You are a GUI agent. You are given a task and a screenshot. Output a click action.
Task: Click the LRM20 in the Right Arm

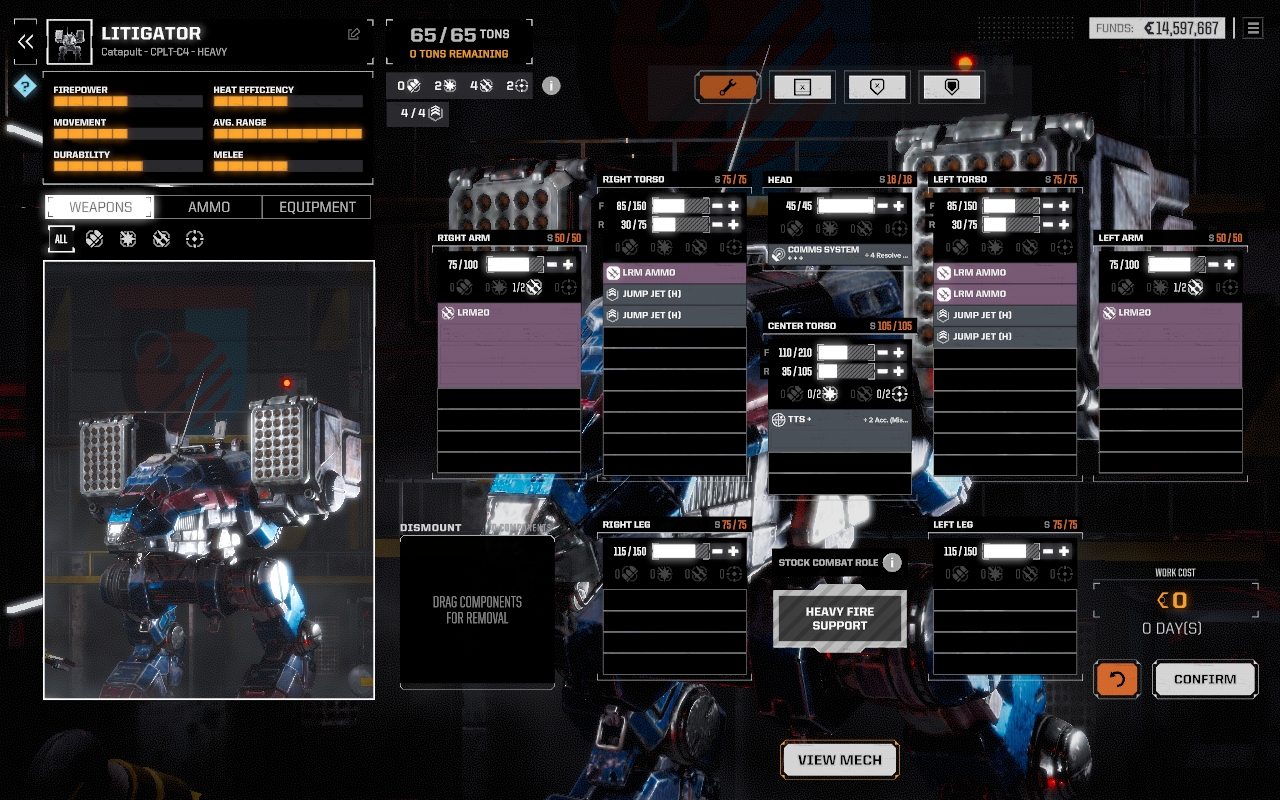click(x=509, y=313)
